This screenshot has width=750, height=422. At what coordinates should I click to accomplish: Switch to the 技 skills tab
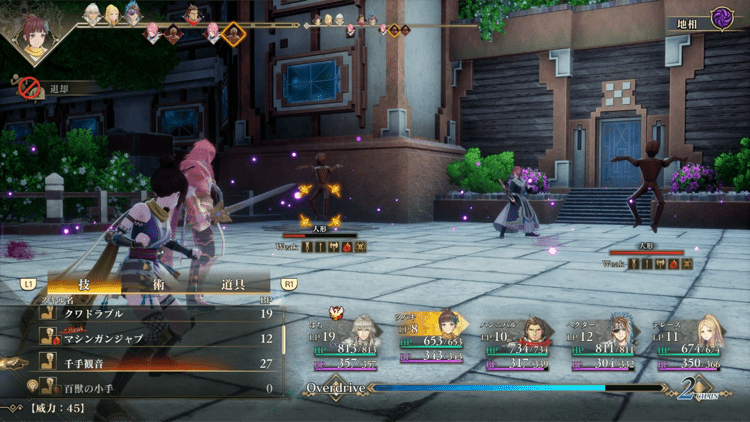click(x=84, y=285)
